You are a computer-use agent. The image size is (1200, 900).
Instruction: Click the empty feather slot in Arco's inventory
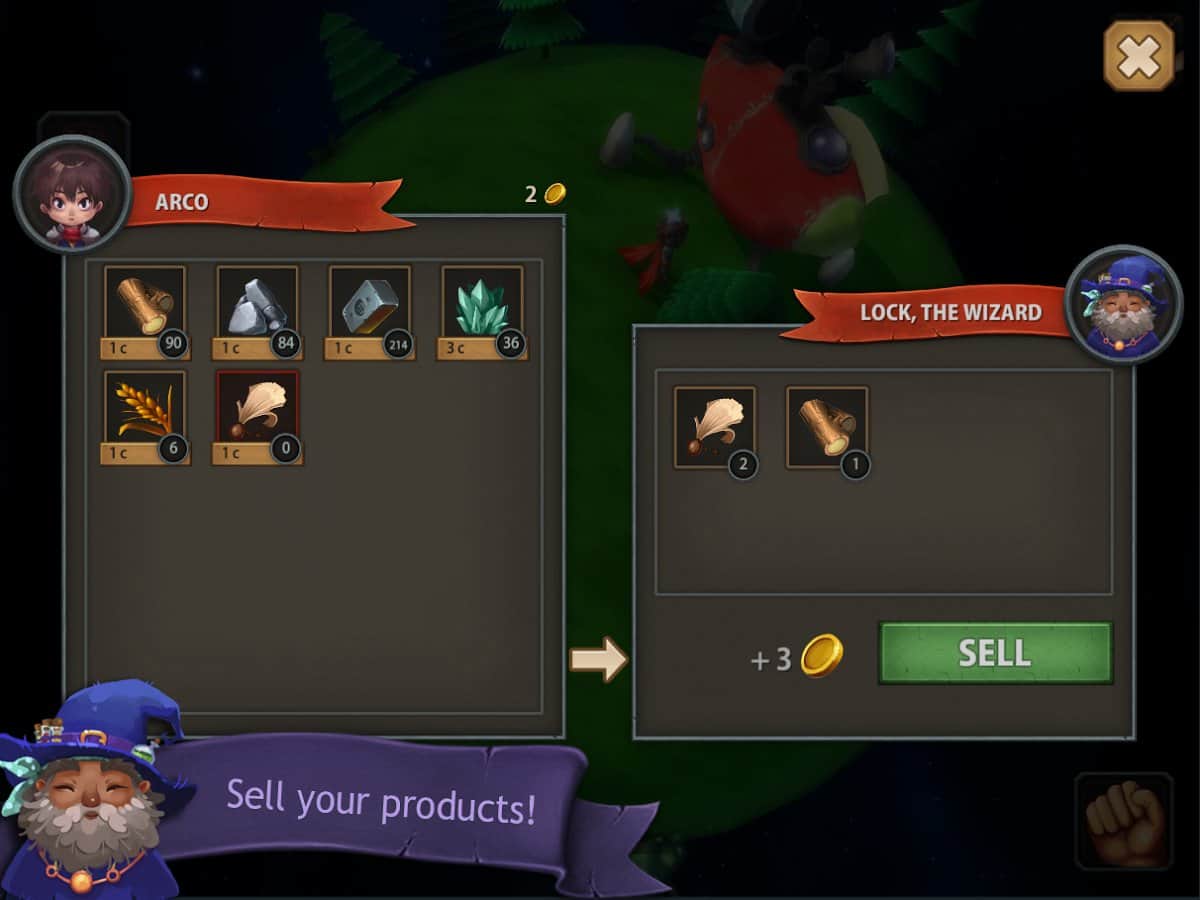click(257, 411)
